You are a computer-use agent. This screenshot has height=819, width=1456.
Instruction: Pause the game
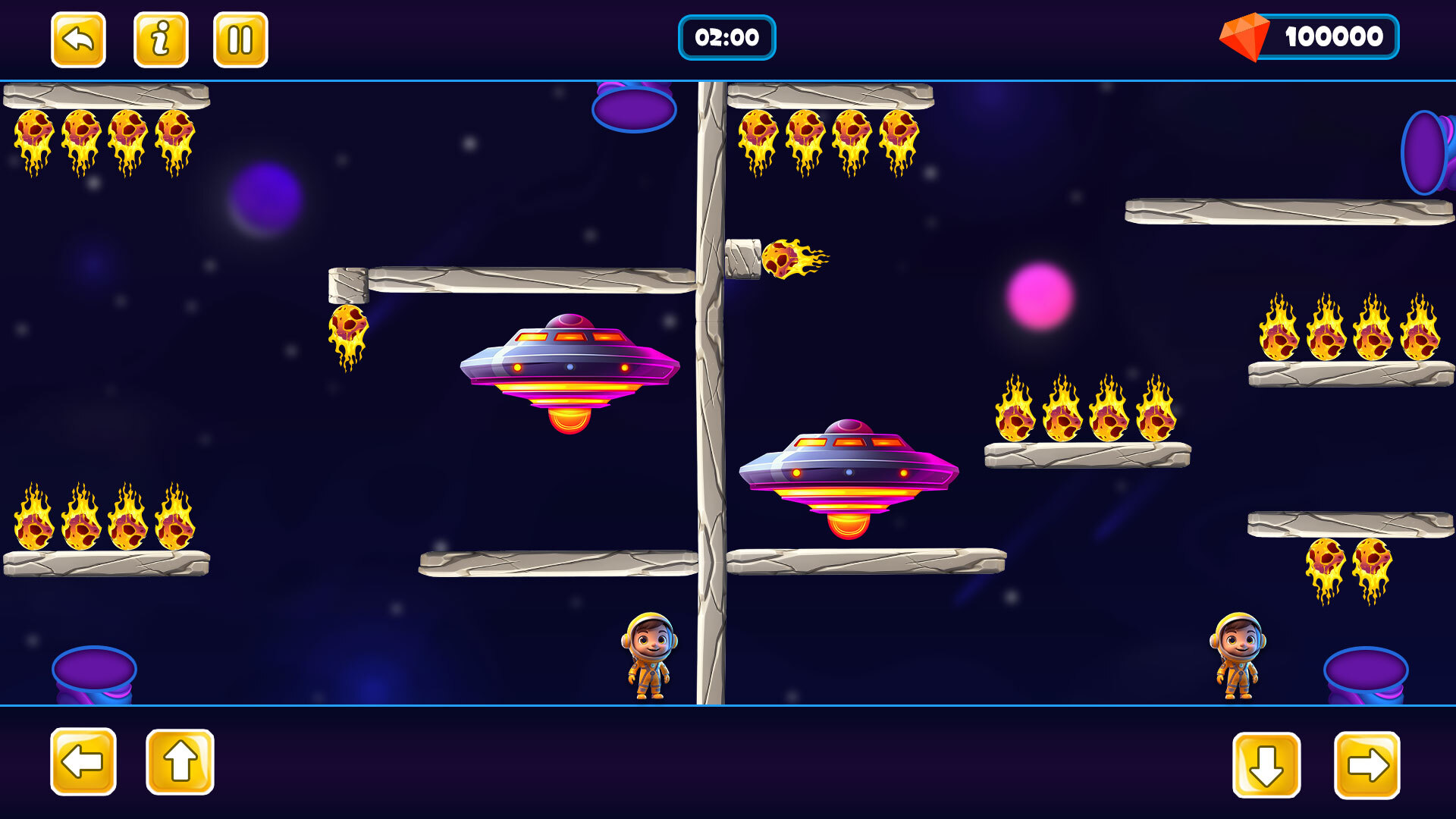pos(240,39)
